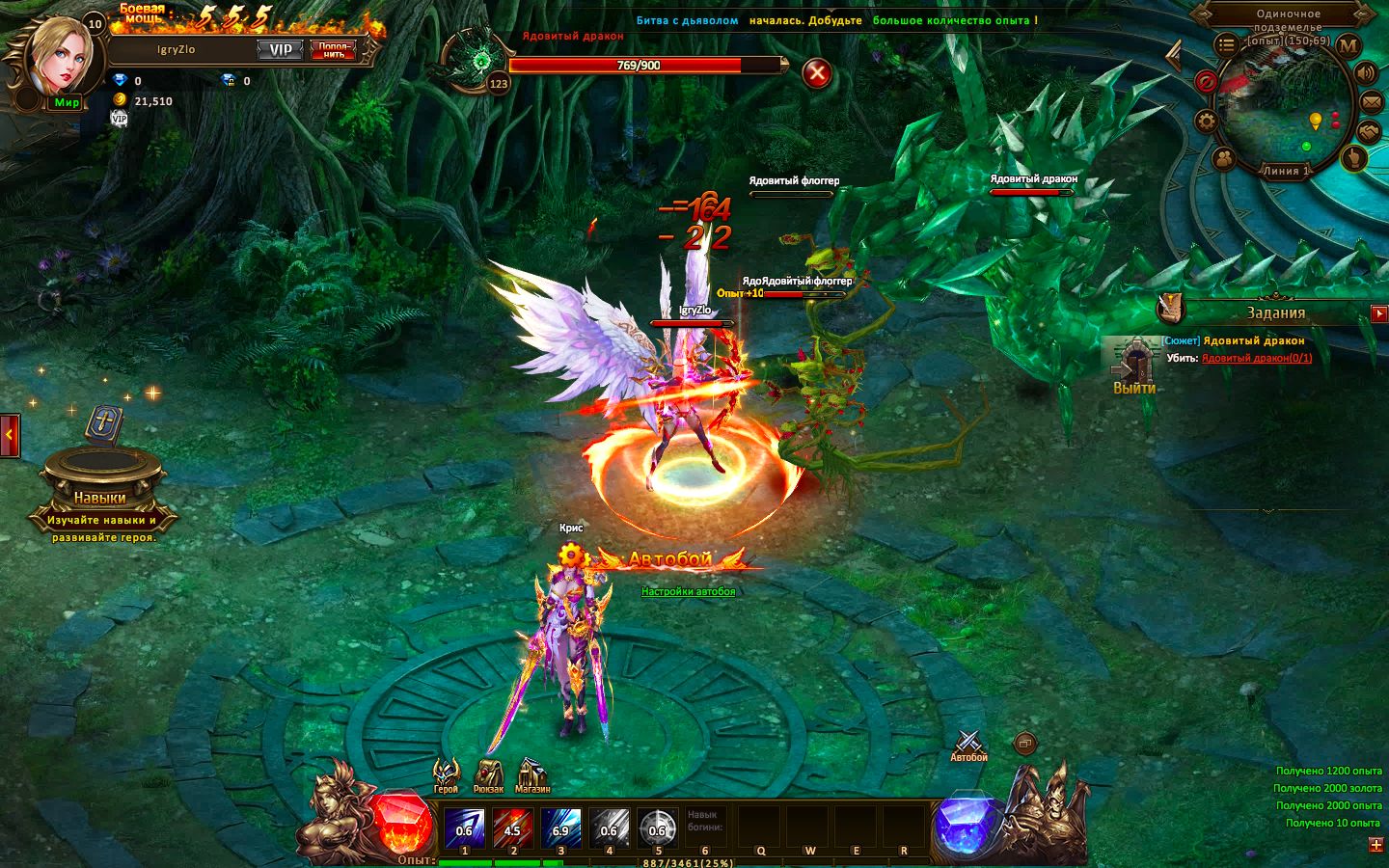Open the Настройки автобоя link
1389x868 pixels.
[688, 591]
